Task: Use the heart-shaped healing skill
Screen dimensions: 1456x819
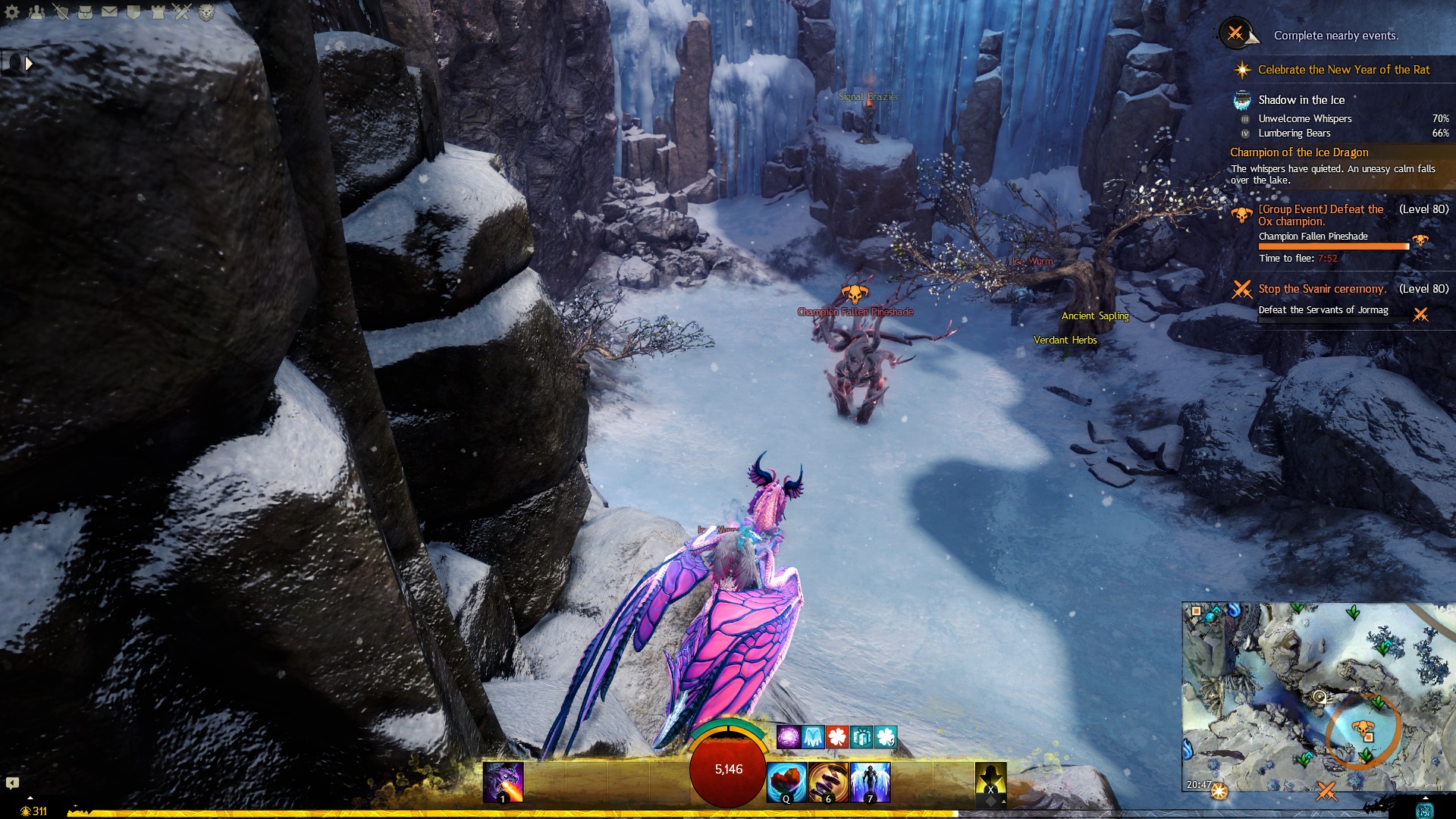Action: (786, 782)
